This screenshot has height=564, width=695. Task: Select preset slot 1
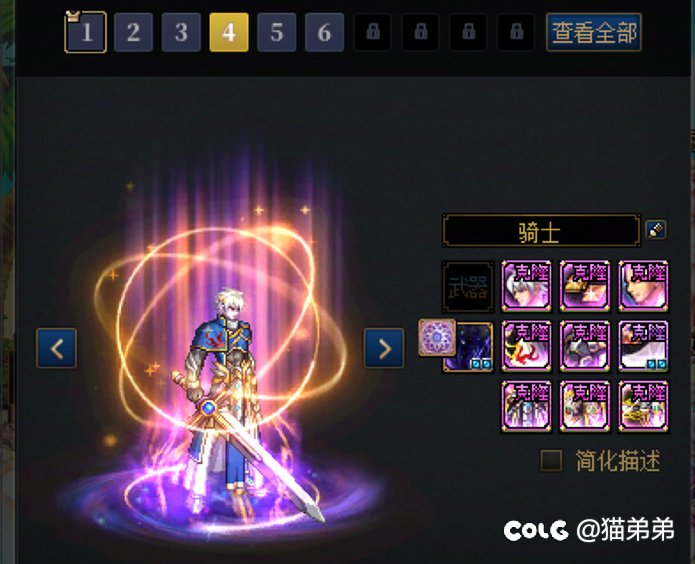coord(86,32)
